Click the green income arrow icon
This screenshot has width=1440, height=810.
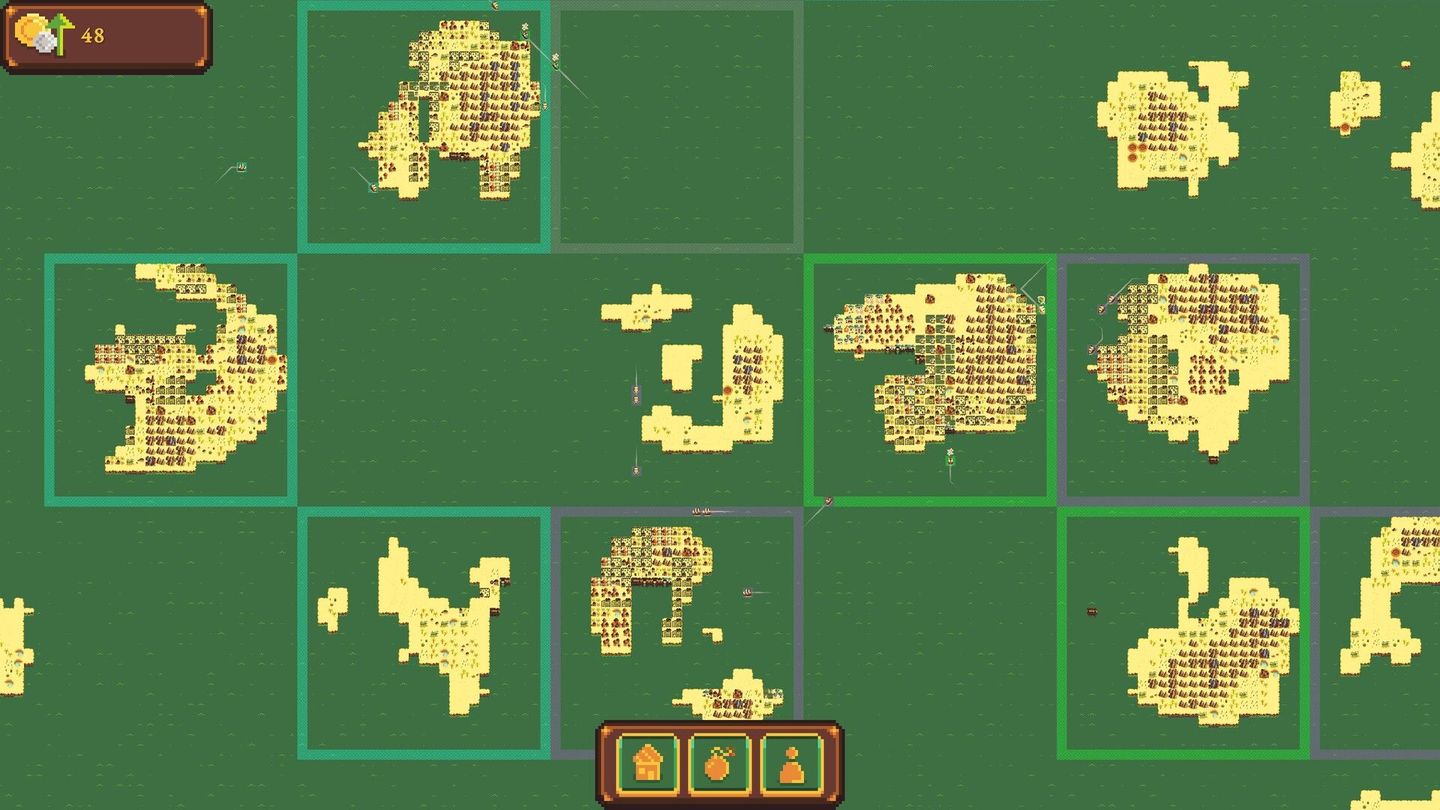tap(60, 32)
